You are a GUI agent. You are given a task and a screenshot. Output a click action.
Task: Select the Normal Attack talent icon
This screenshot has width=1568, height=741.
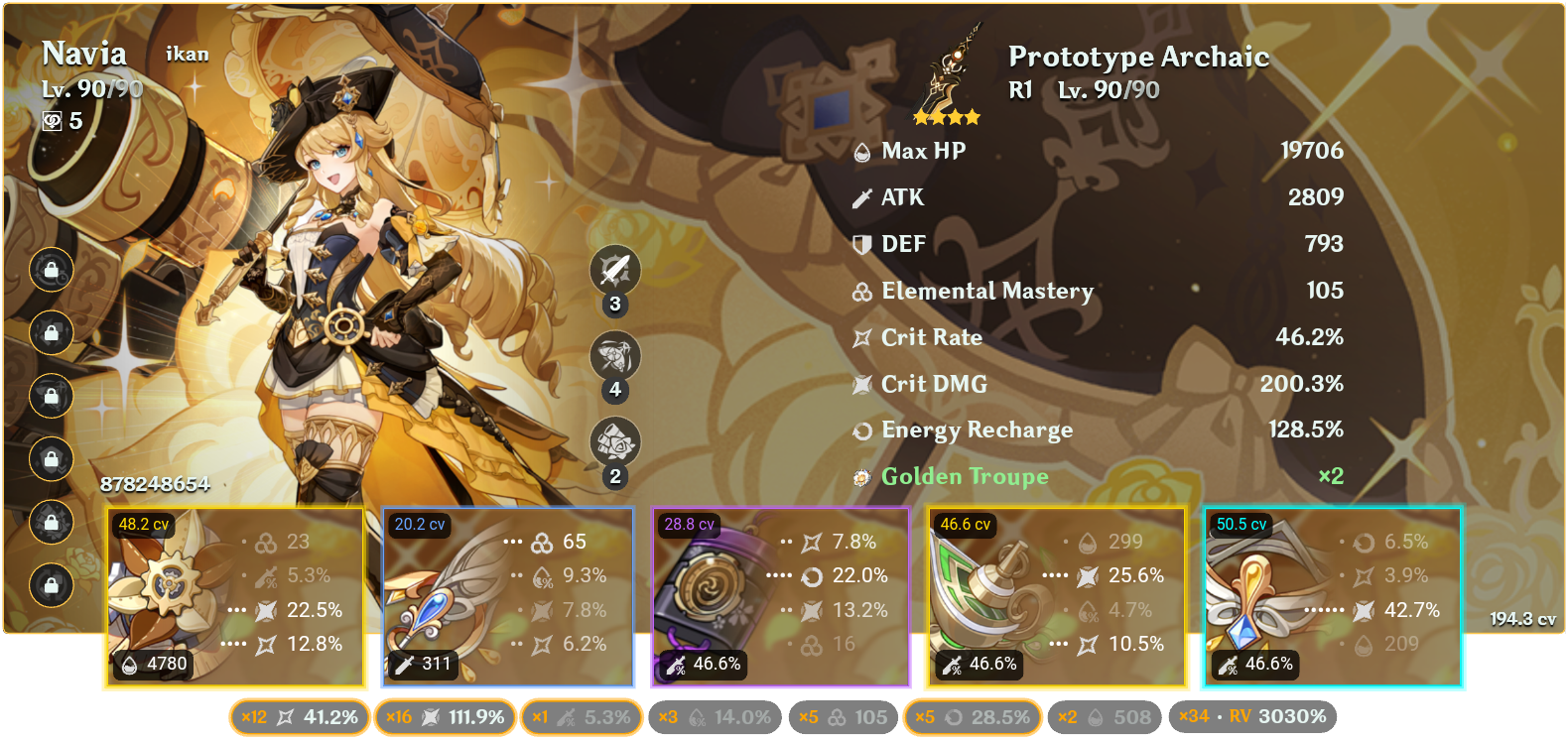(615, 270)
